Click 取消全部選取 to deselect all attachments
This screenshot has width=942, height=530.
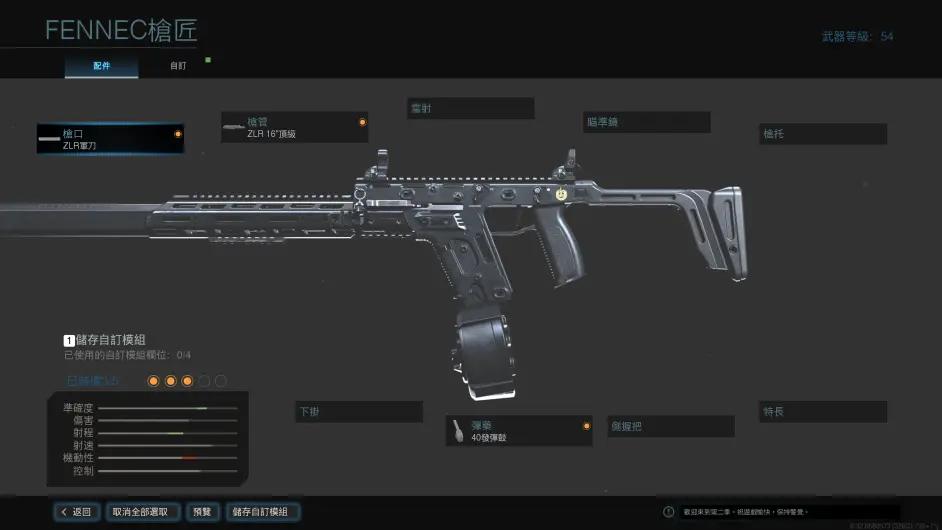145,512
